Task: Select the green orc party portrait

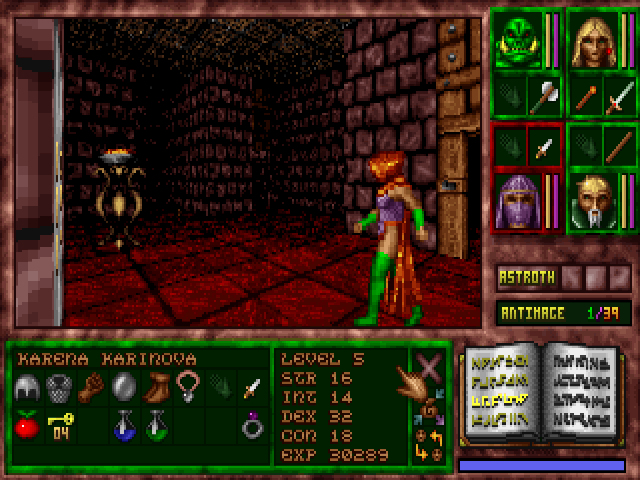Action: tap(517, 40)
